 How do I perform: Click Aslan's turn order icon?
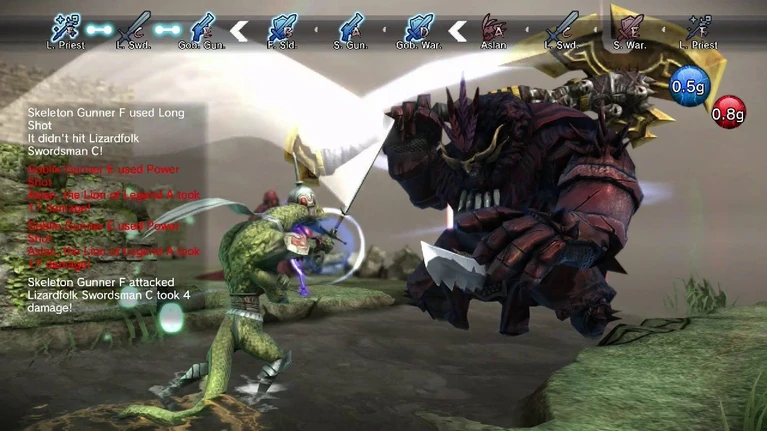click(493, 27)
